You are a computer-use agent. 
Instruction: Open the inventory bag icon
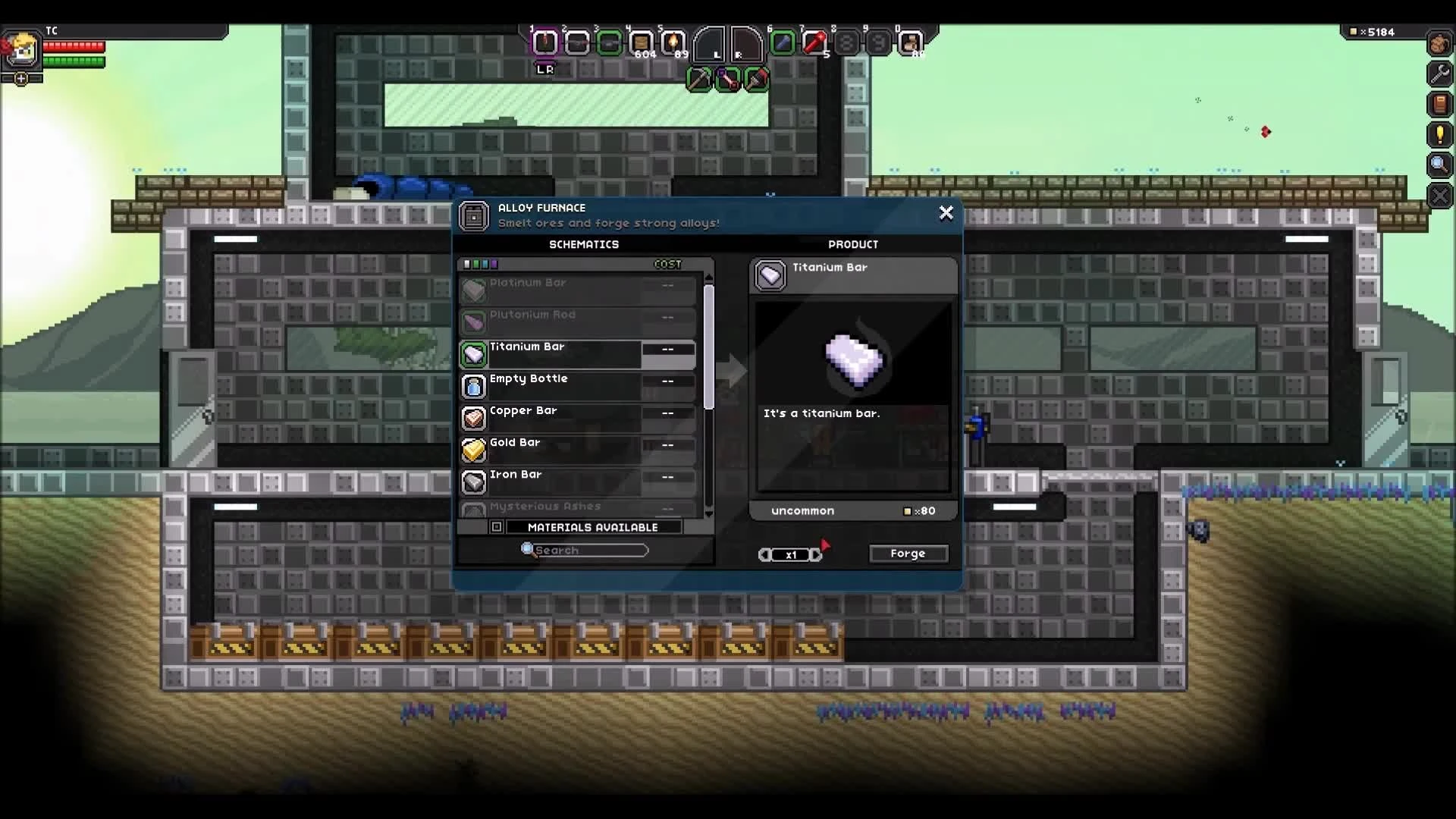1439,43
